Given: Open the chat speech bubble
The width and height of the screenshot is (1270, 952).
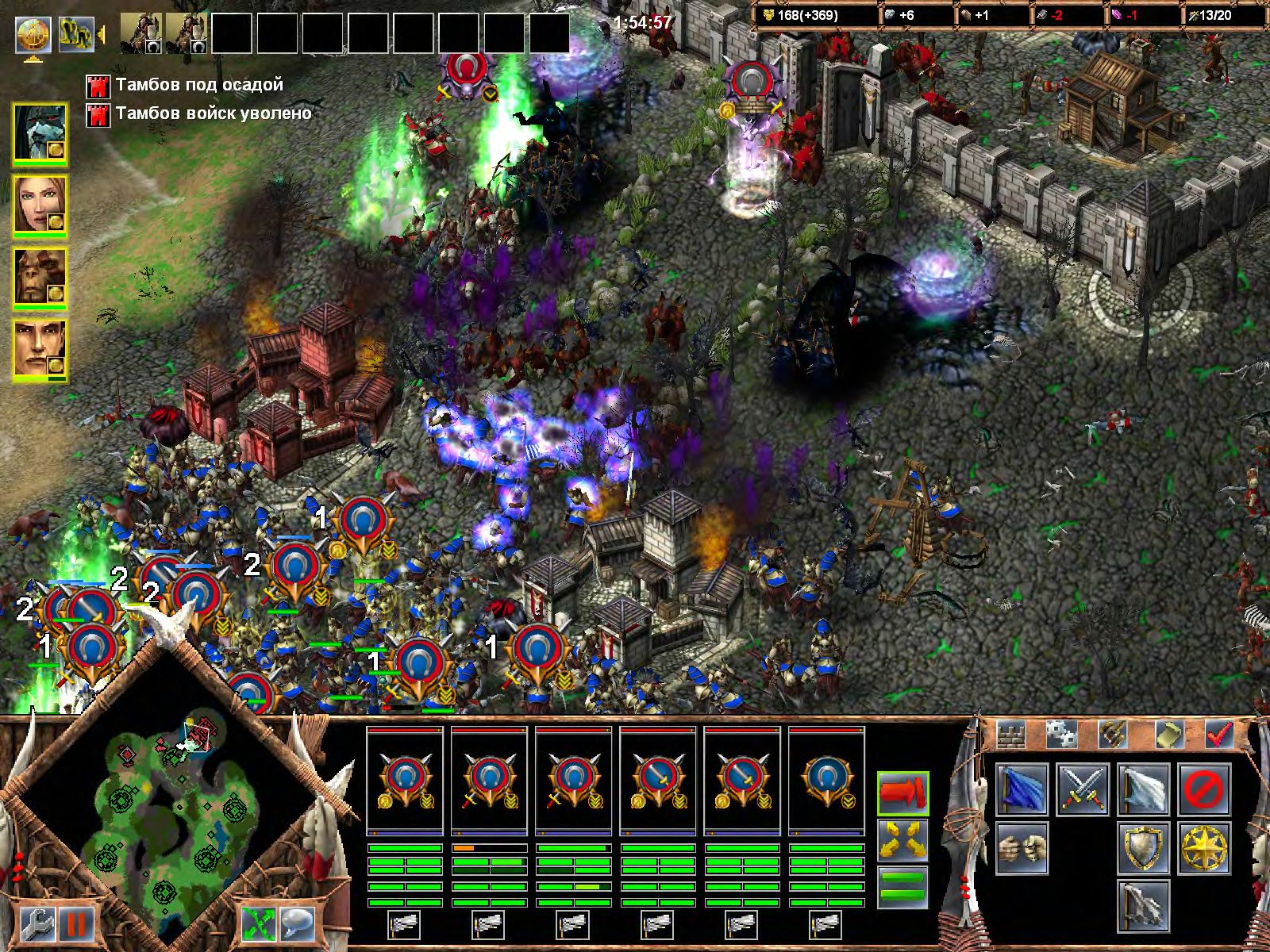Looking at the screenshot, I should tap(298, 924).
